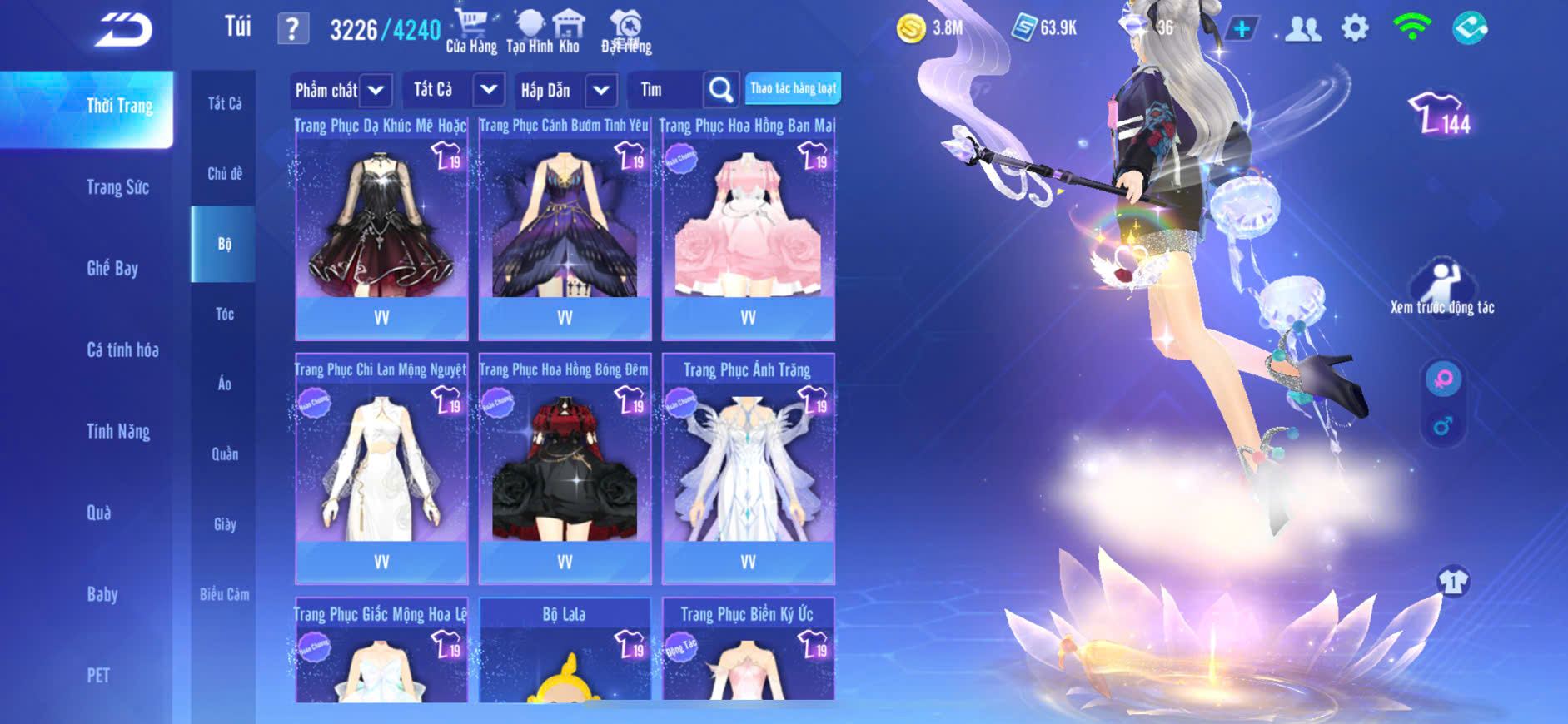Switch to the Trang Sức tab

(118, 187)
